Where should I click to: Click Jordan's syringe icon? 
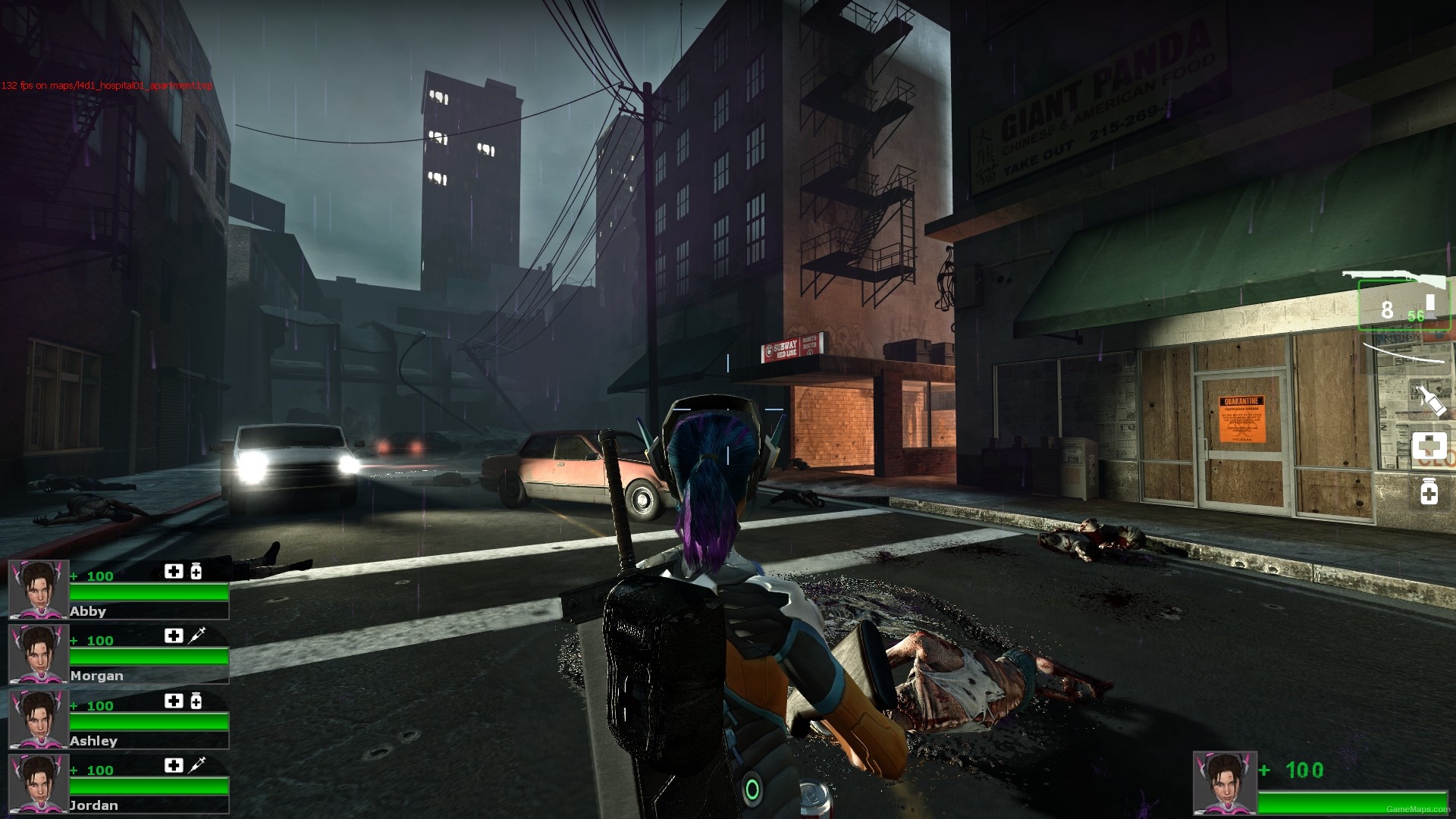197,765
